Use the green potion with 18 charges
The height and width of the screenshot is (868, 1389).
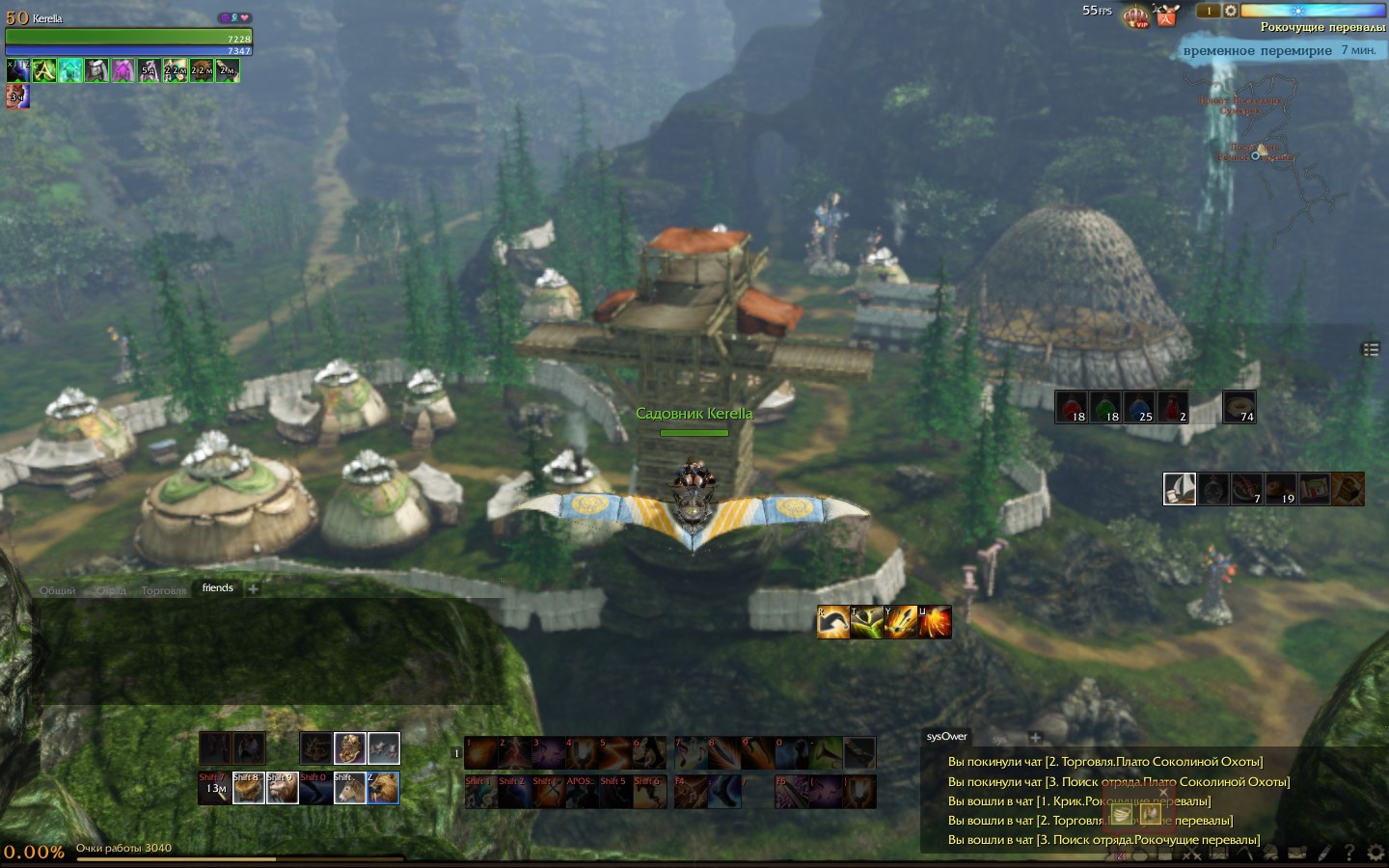click(1105, 406)
